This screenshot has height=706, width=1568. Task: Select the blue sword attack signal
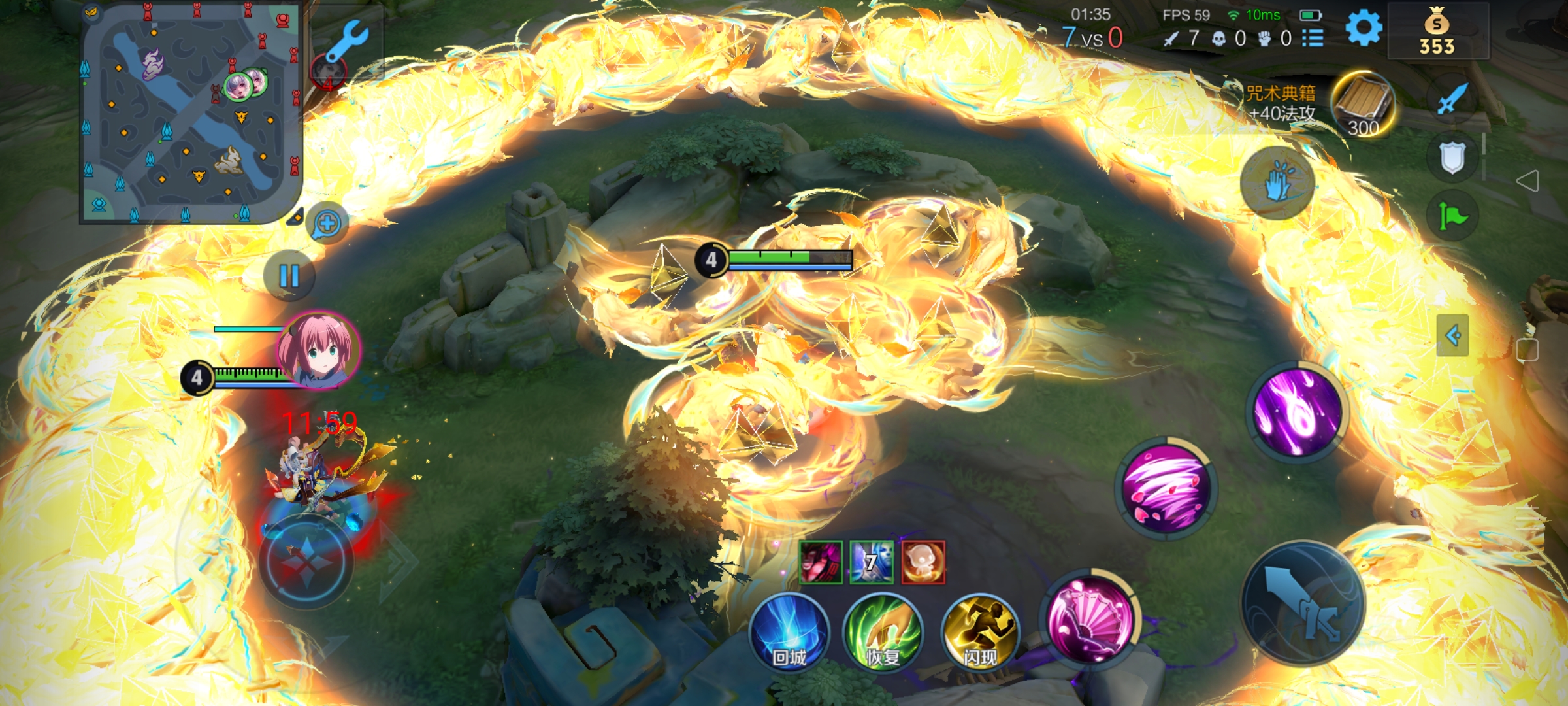point(1452,99)
